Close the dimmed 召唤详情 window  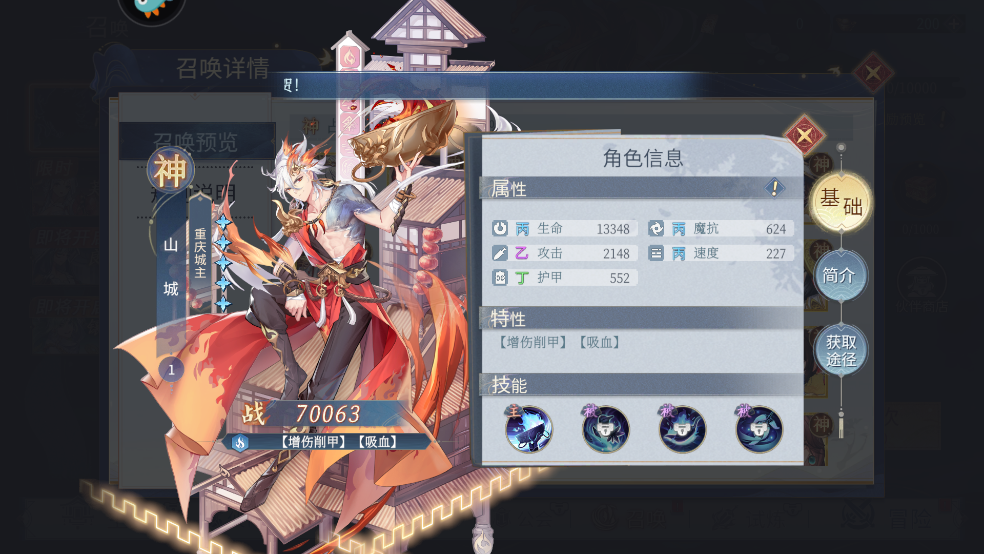872,73
